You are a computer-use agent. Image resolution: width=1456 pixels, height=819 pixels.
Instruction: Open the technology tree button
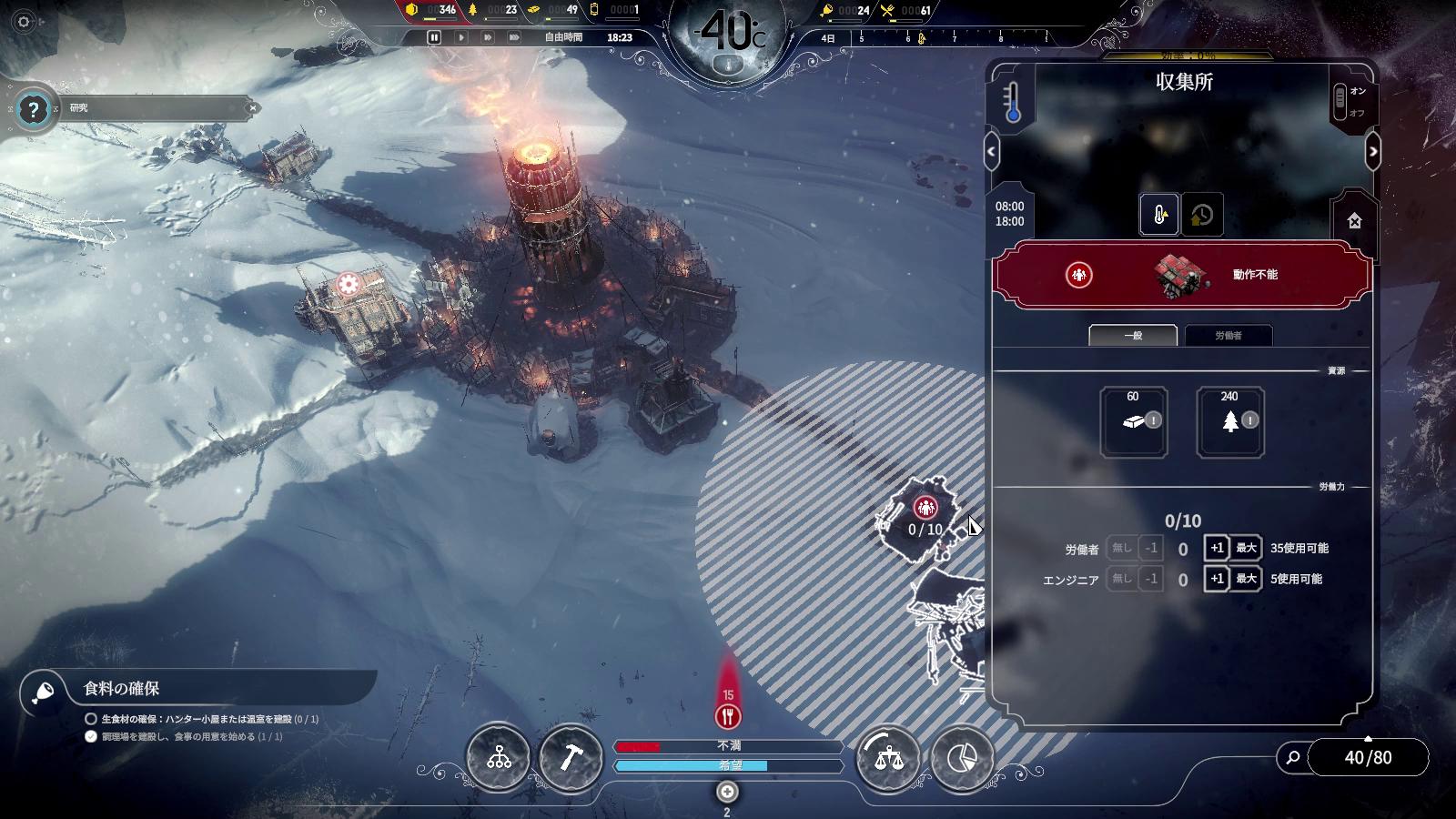pyautogui.click(x=499, y=757)
